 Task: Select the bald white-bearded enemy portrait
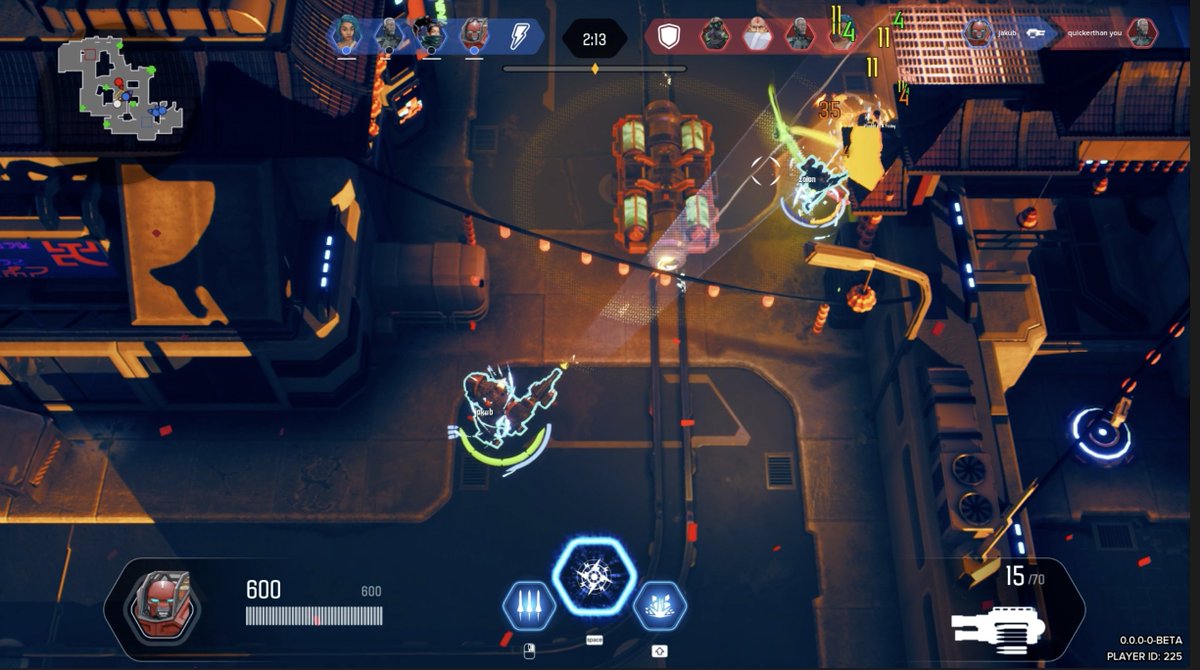757,36
